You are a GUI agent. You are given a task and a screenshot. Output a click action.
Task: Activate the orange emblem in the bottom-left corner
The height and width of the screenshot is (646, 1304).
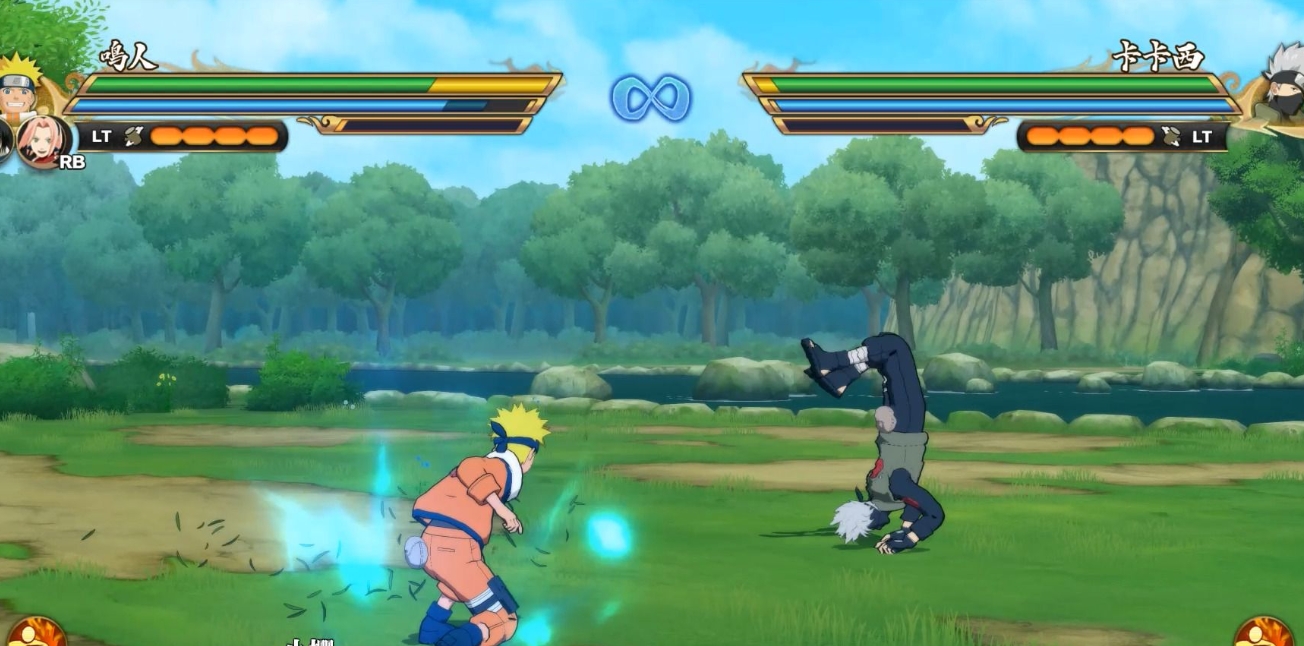pos(36,634)
